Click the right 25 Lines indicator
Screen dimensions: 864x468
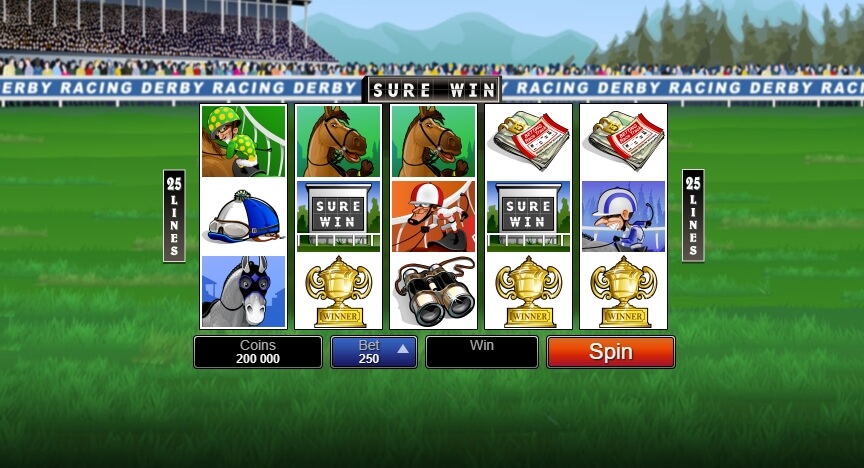[693, 215]
